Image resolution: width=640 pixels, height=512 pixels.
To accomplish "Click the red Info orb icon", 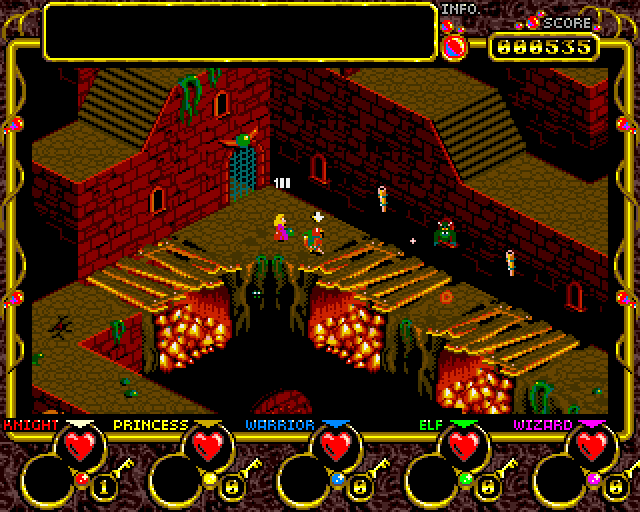I will point(454,46).
